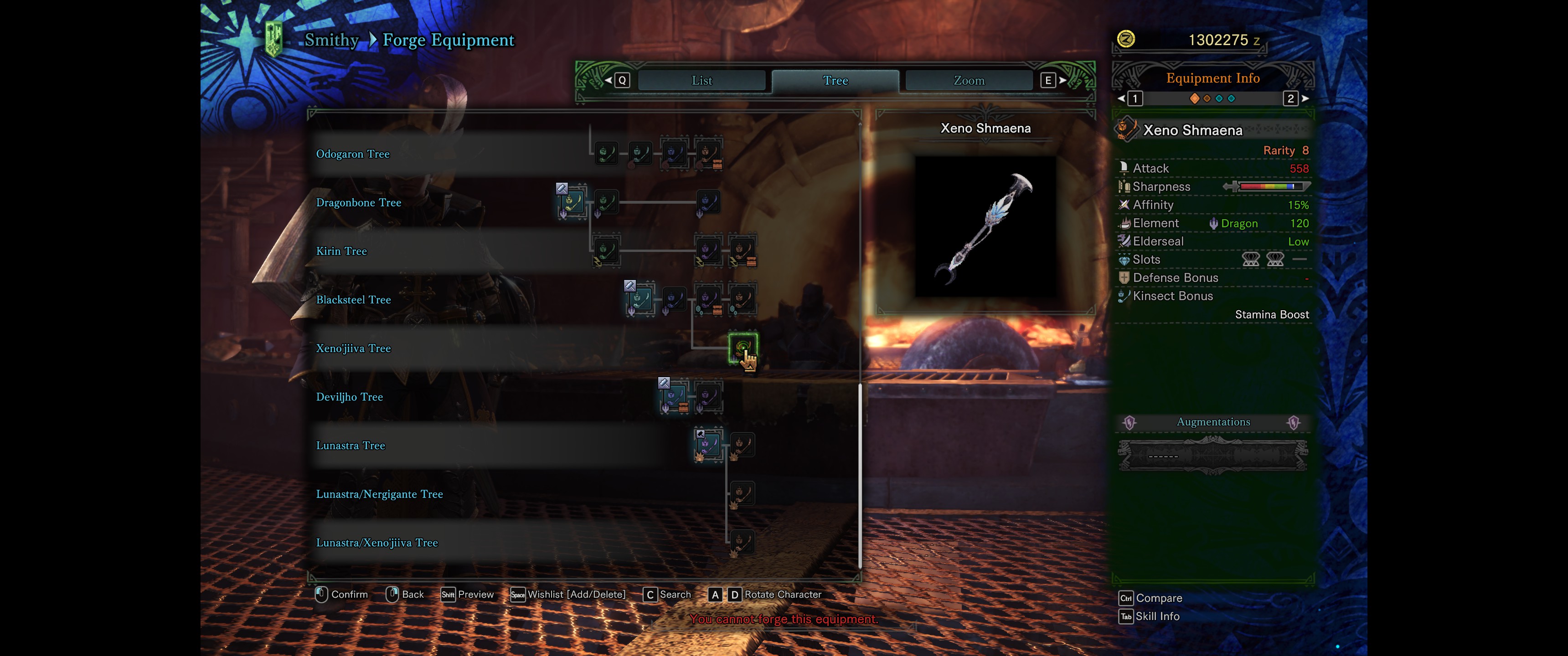
Task: Select the Deviljho Tree row label
Action: [x=349, y=397]
